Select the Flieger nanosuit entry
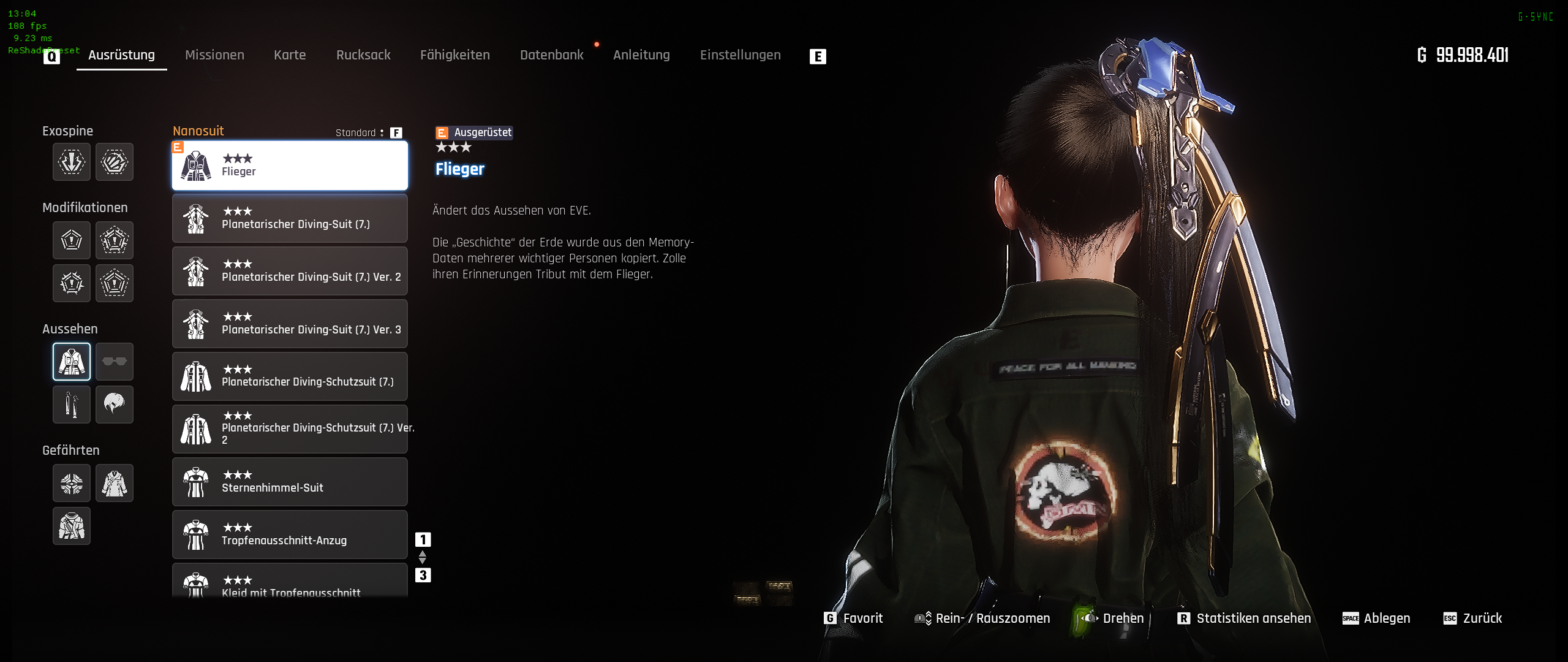The height and width of the screenshot is (662, 1568). pos(290,165)
